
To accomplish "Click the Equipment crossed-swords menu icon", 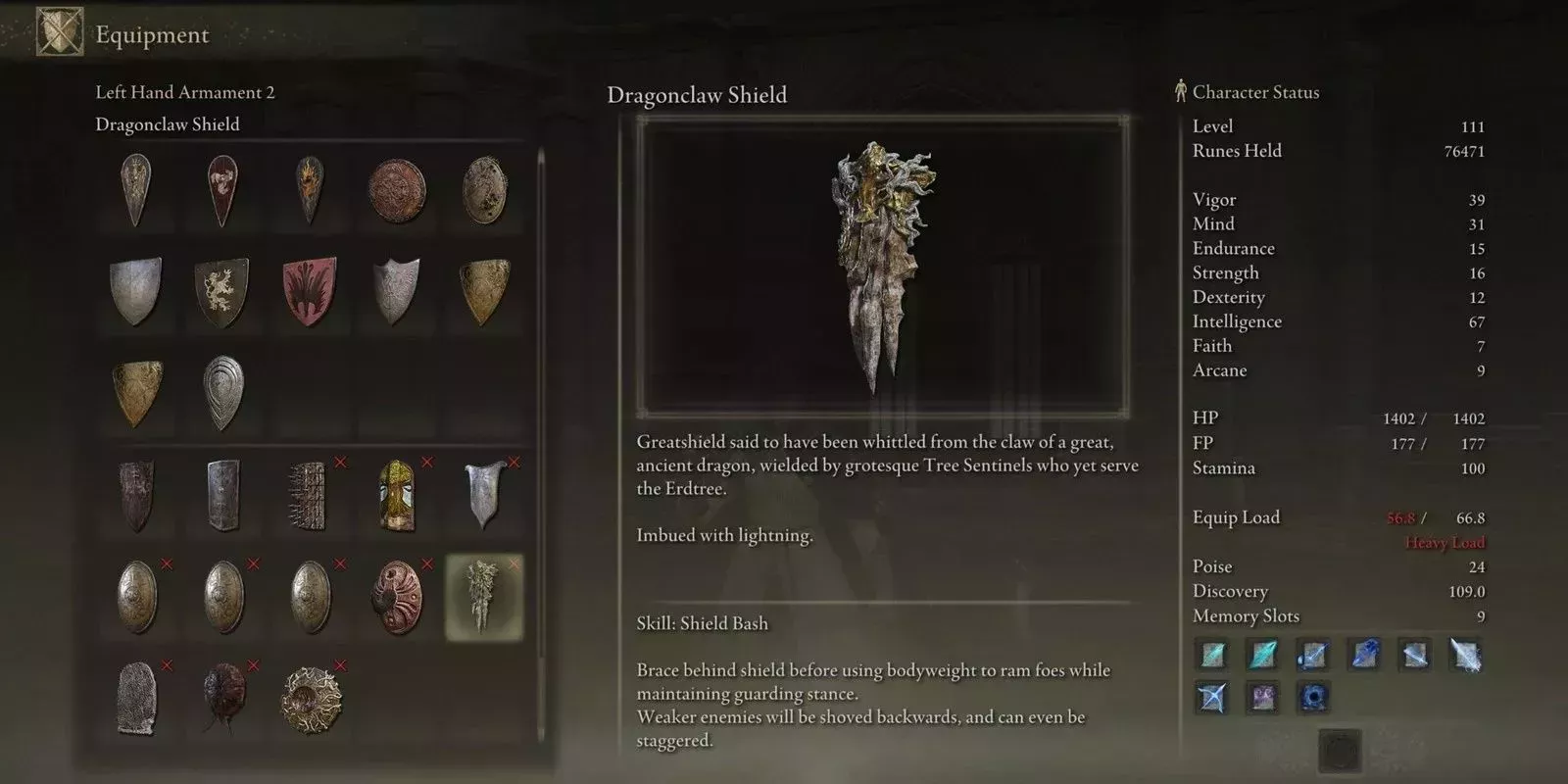I will click(x=59, y=32).
